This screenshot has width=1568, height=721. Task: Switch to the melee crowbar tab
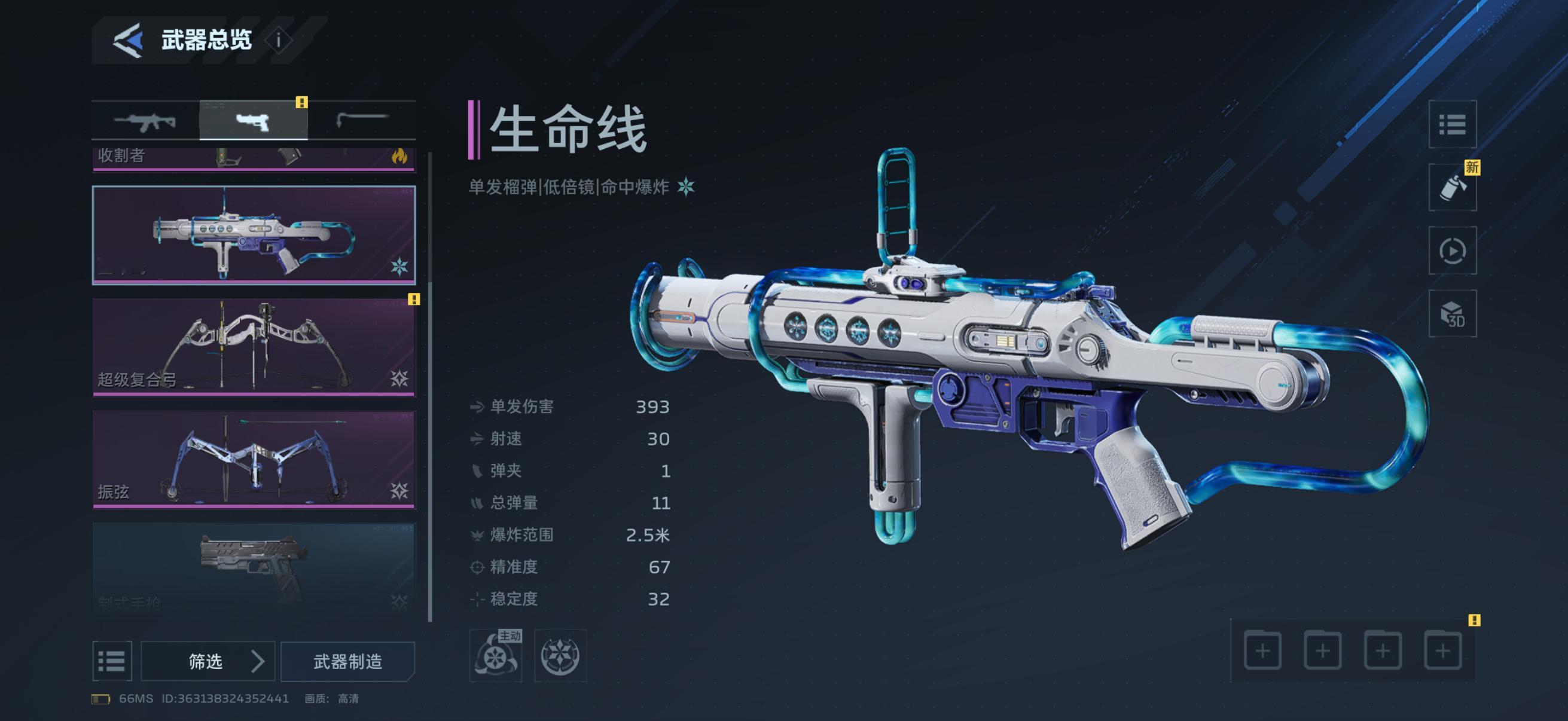coord(362,121)
